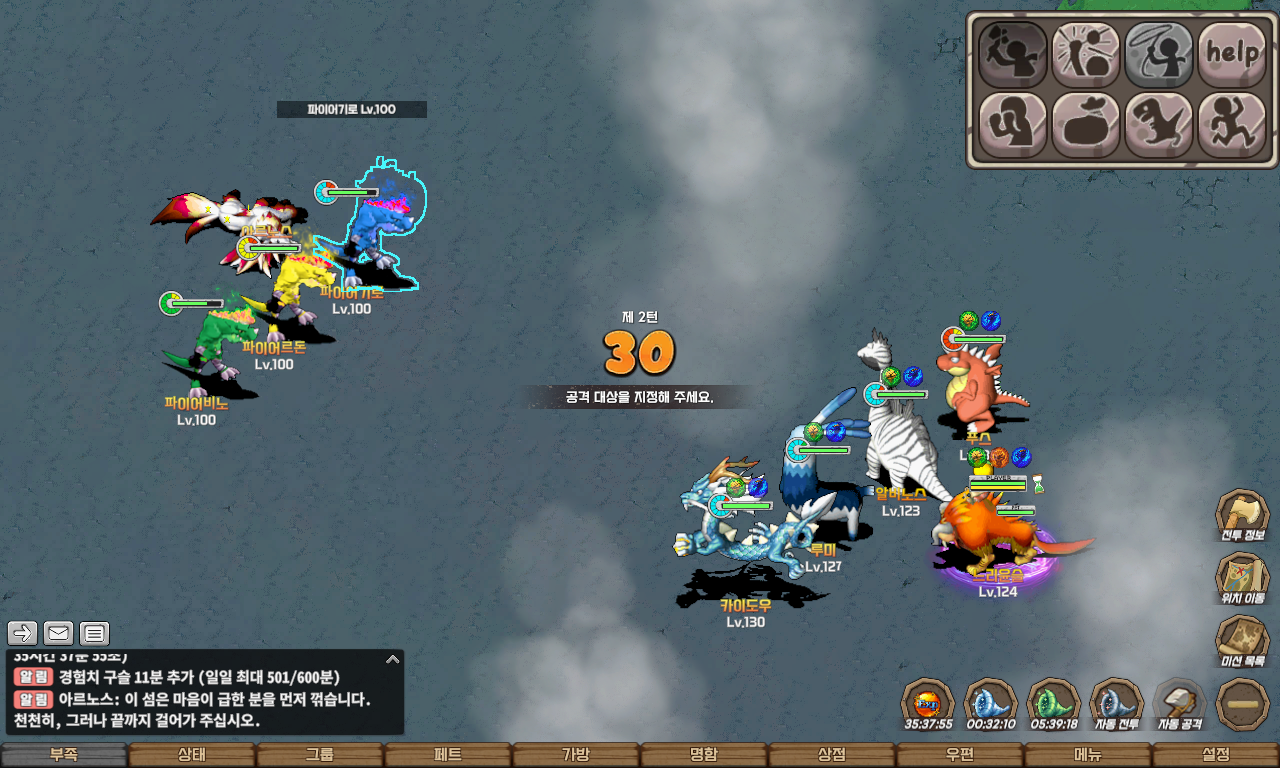Open the 상점 shop tab
This screenshot has height=768, width=1280.
(x=832, y=755)
